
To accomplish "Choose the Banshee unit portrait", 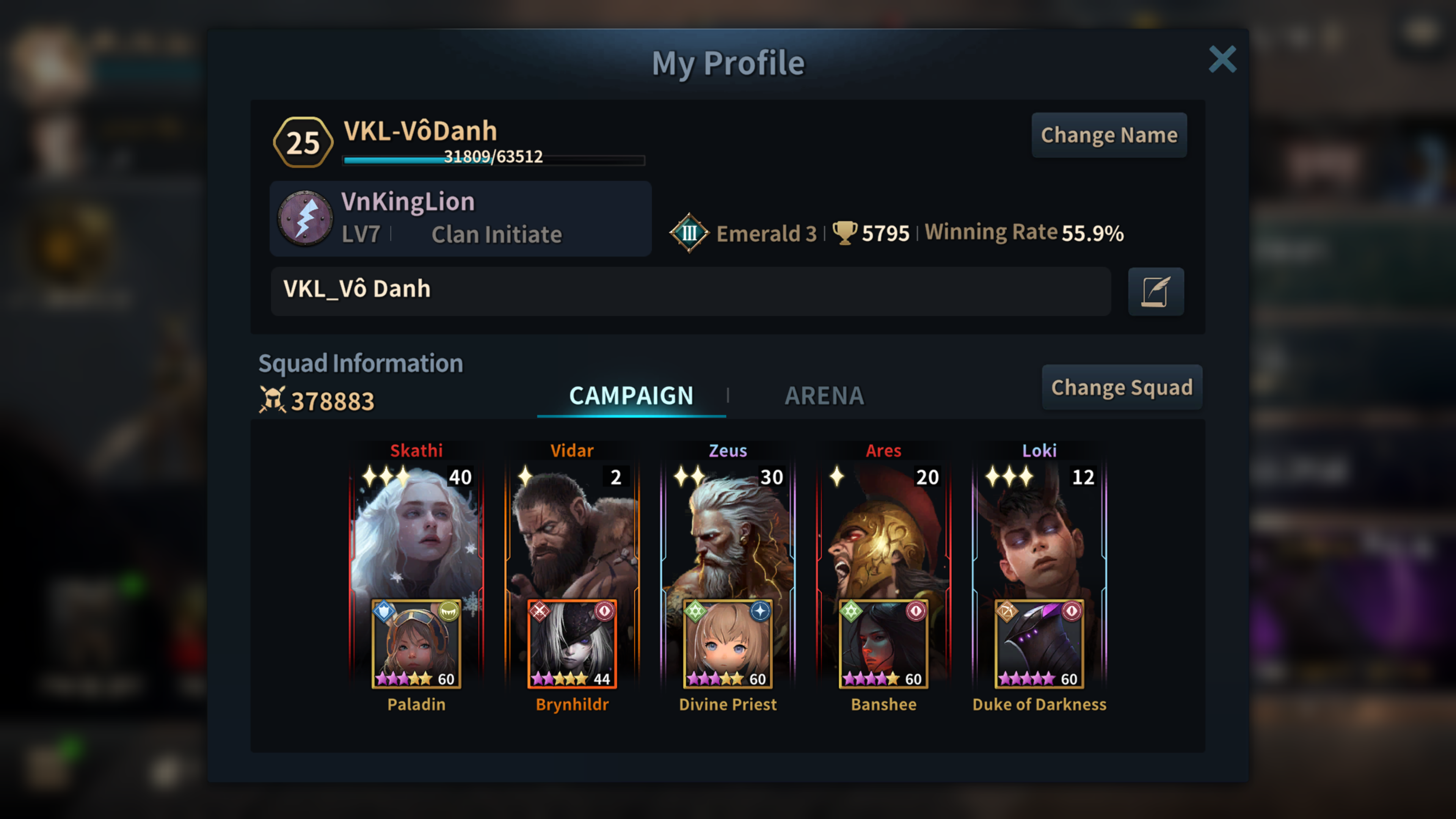I will tap(883, 643).
